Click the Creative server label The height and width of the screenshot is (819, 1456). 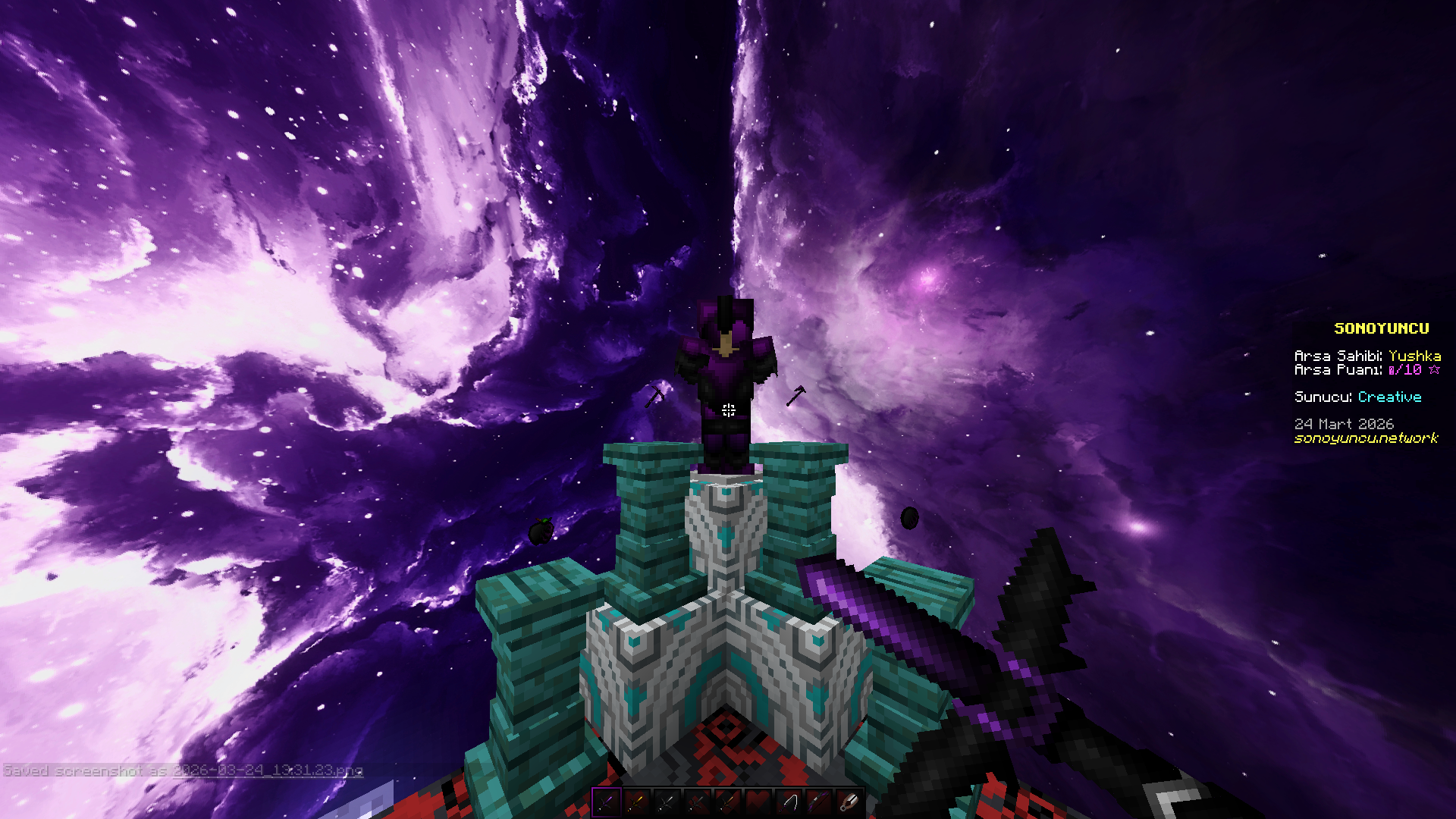pos(1389,397)
